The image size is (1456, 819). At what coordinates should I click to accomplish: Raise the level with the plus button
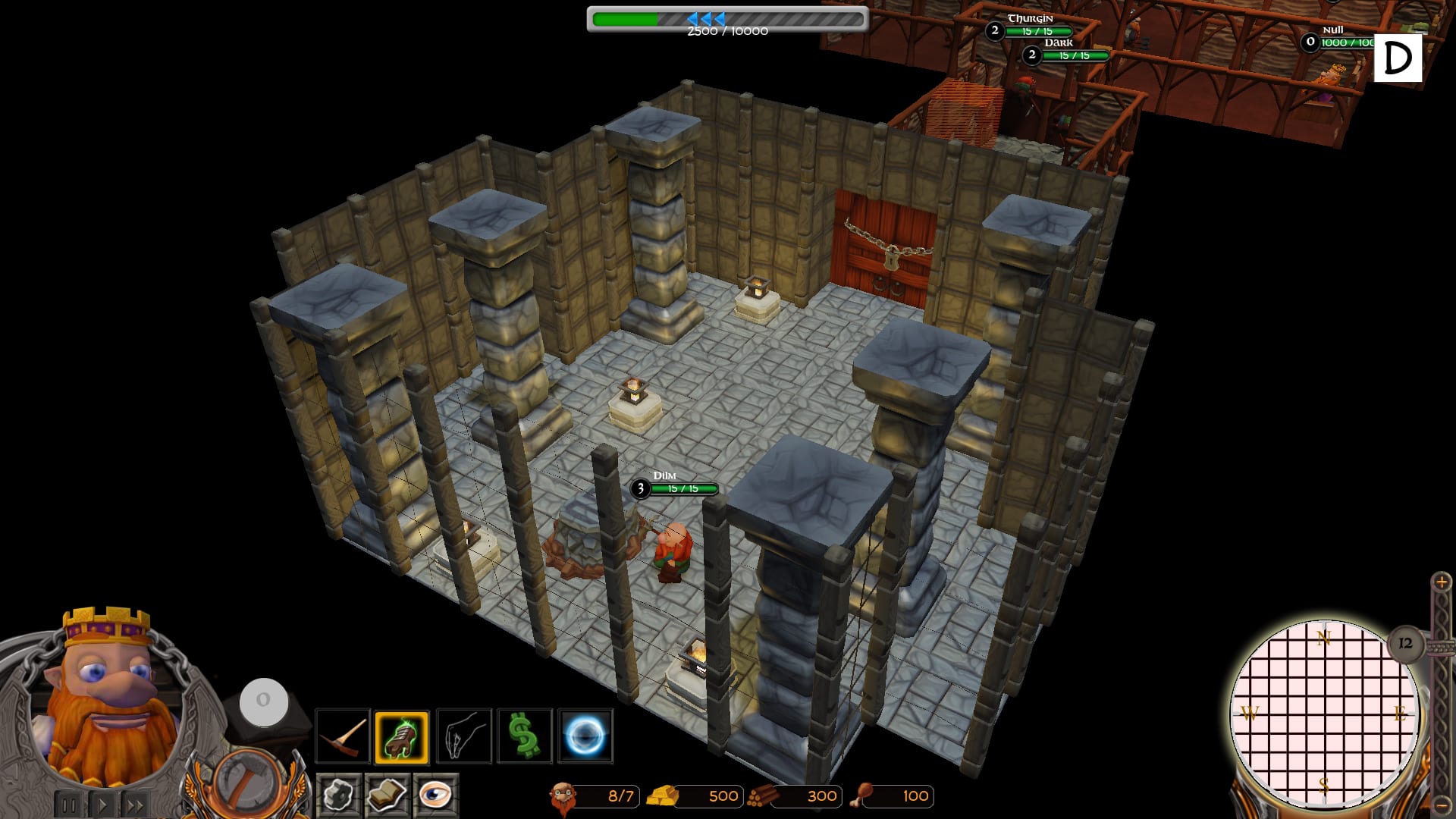[x=1441, y=582]
